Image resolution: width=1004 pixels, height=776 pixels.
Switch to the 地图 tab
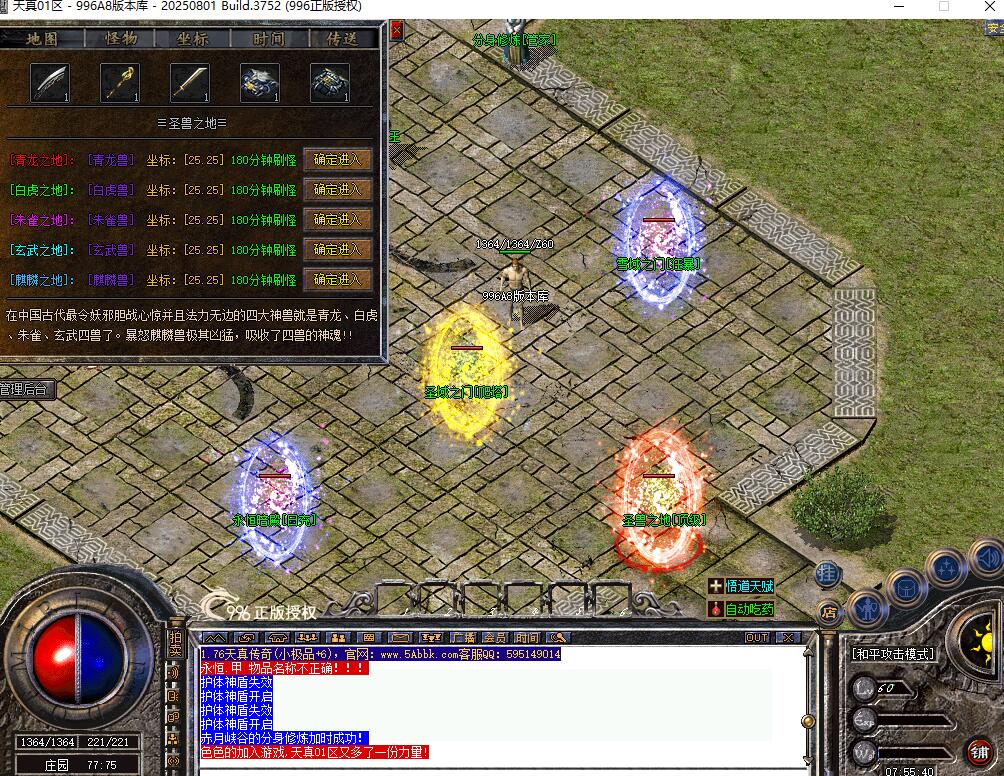tap(43, 39)
